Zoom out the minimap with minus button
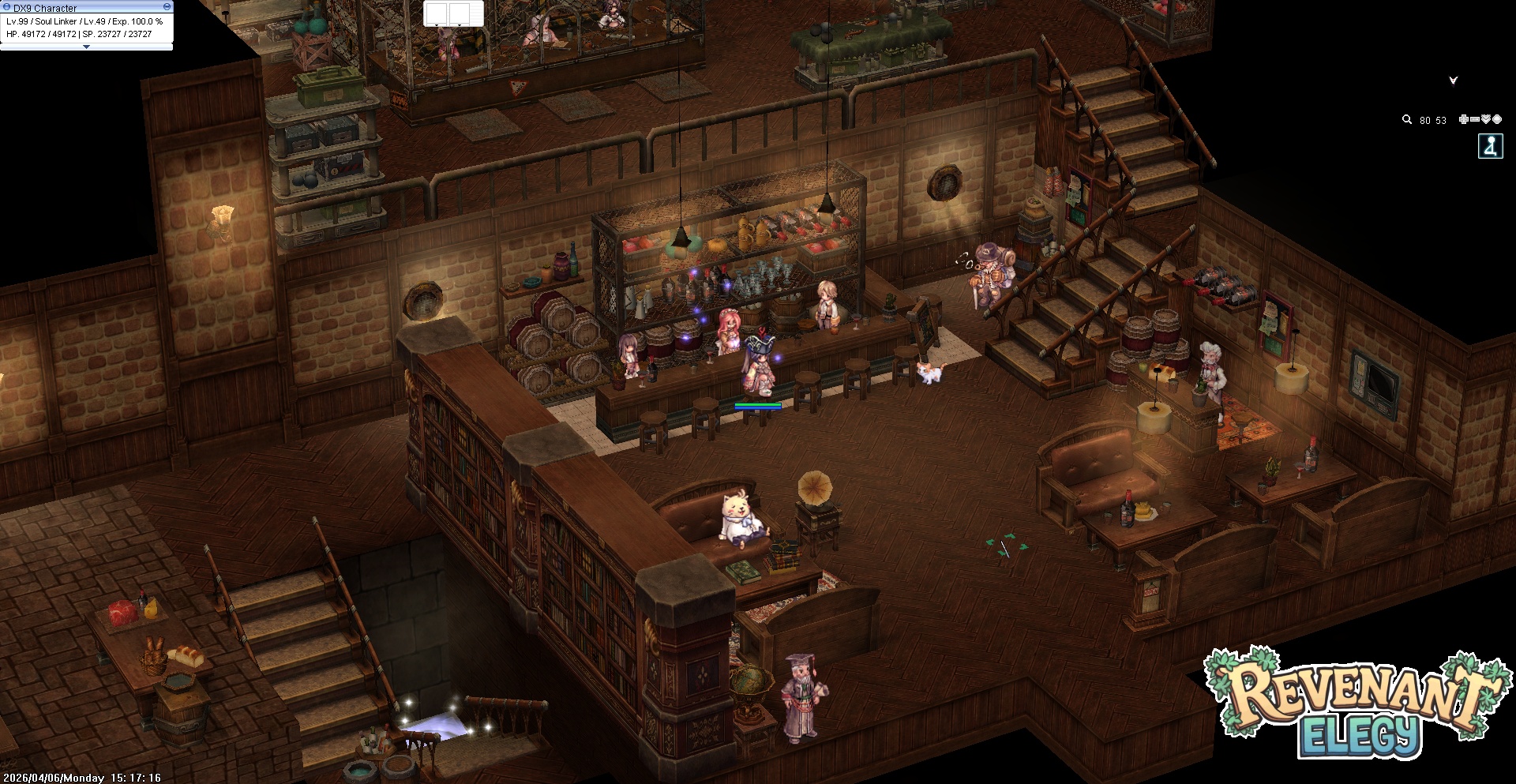This screenshot has width=1516, height=784. click(x=1474, y=120)
